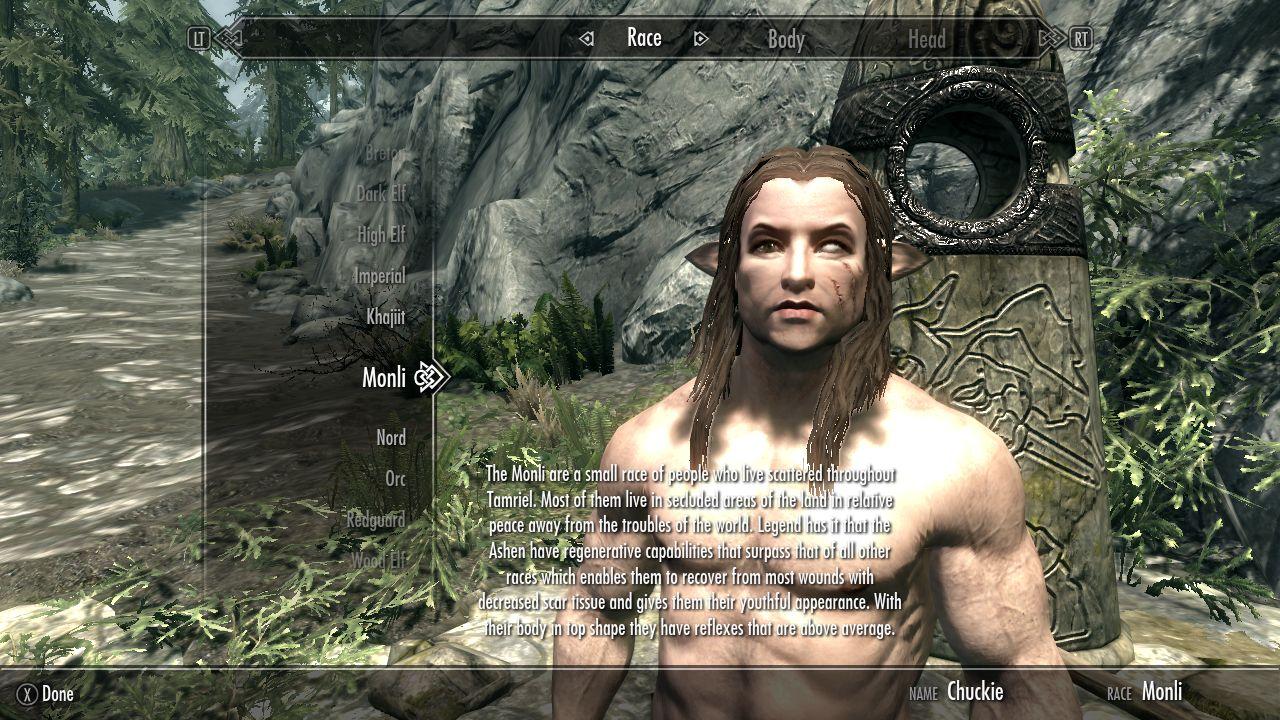Switch to the Body tab
Image resolution: width=1280 pixels, height=720 pixels.
click(x=785, y=39)
